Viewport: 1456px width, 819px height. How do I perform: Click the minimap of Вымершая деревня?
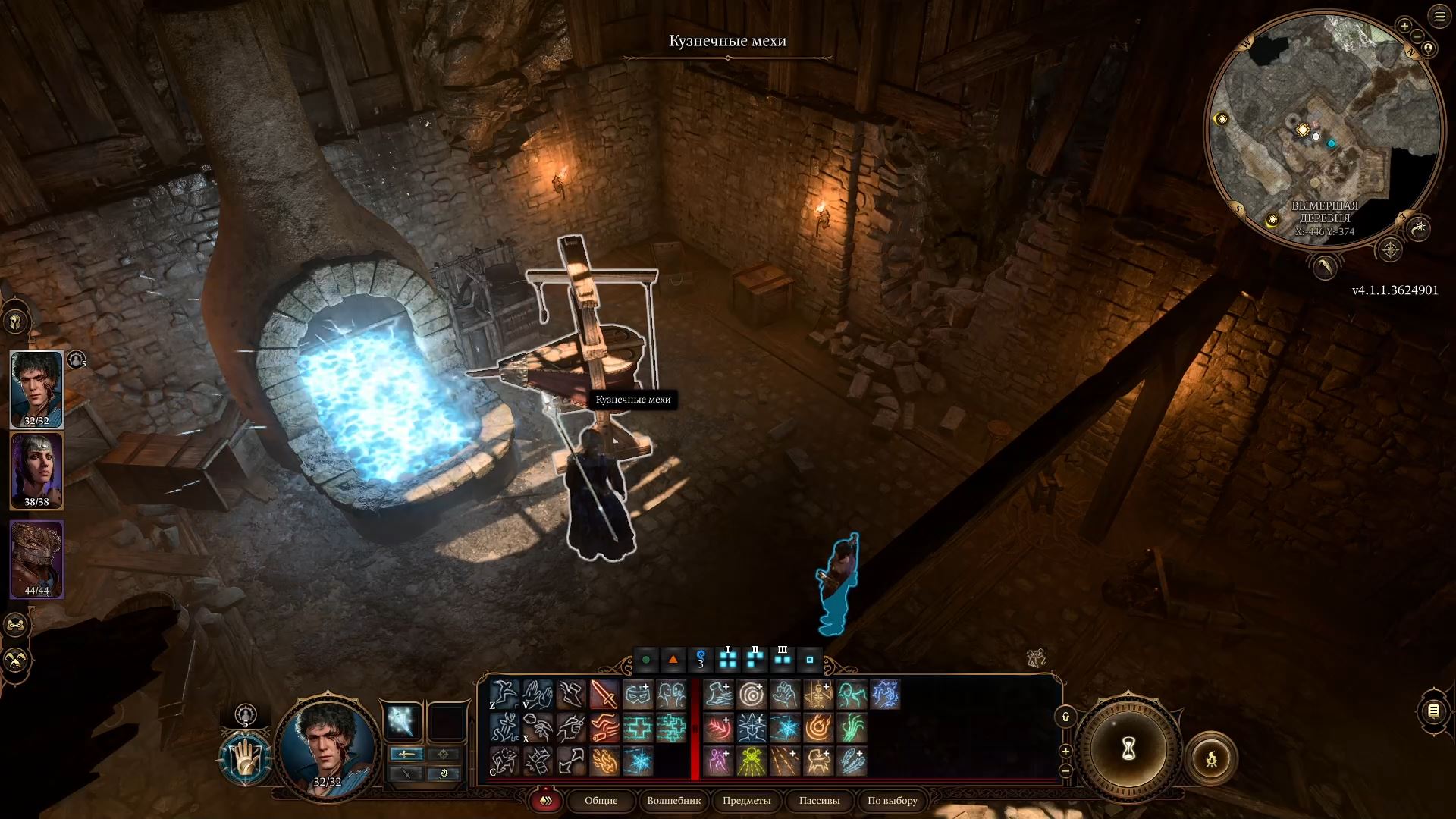coord(1323,129)
